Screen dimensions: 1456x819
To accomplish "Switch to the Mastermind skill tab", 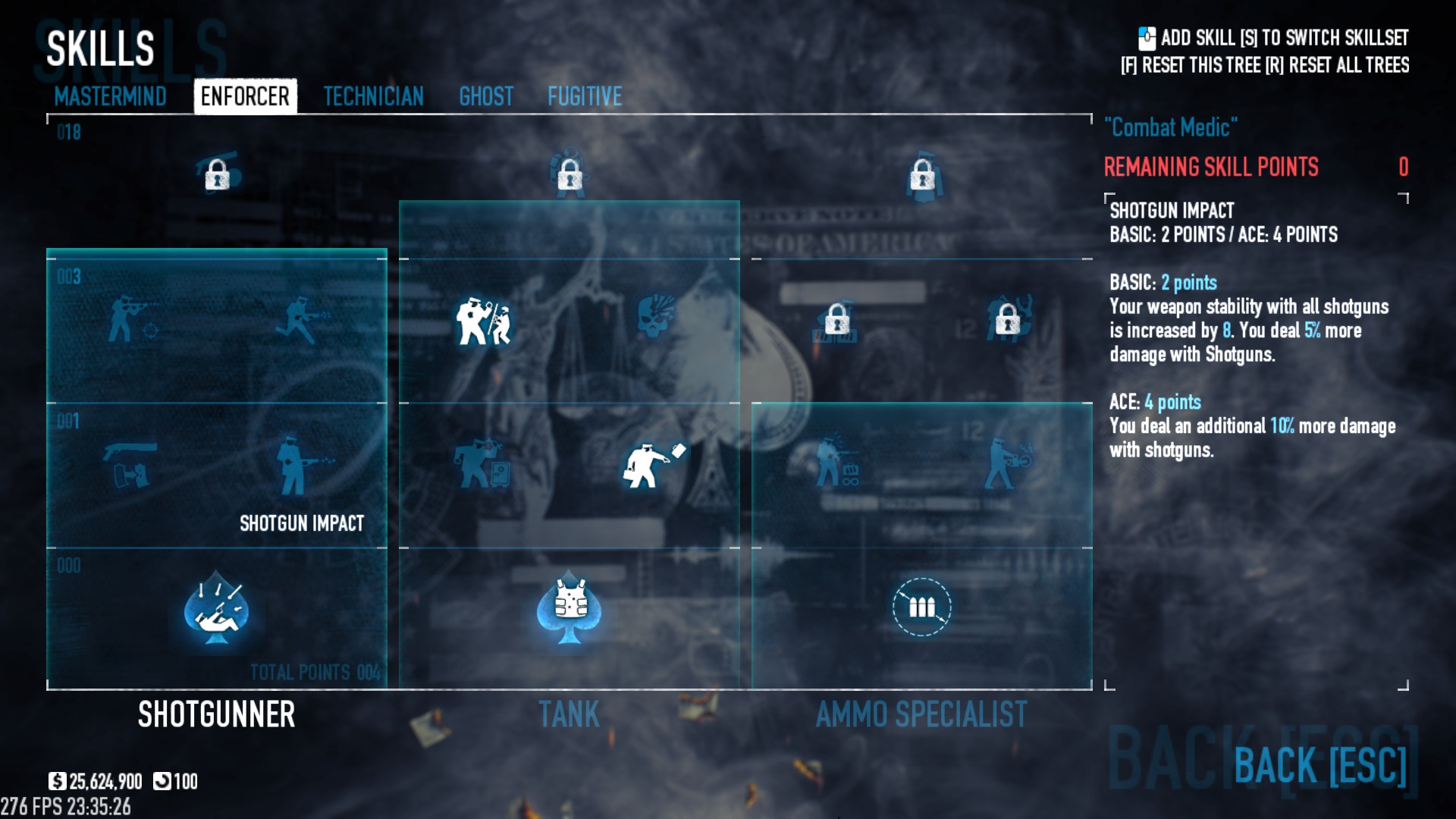I will (x=110, y=96).
